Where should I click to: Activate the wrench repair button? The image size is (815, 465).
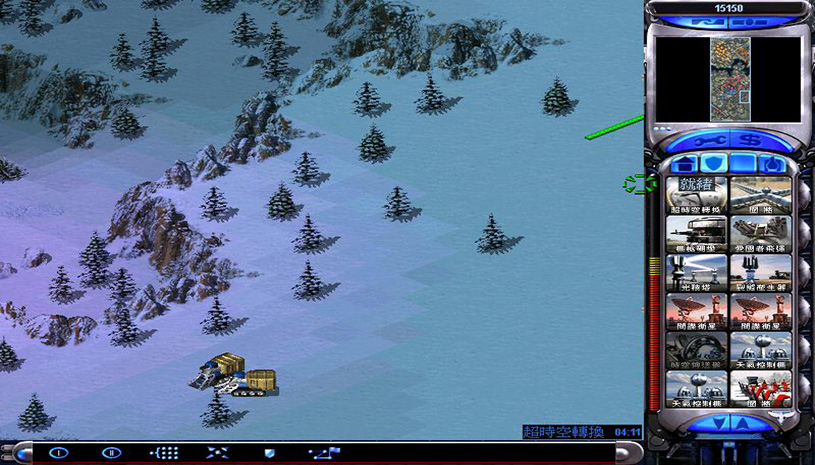coord(710,141)
